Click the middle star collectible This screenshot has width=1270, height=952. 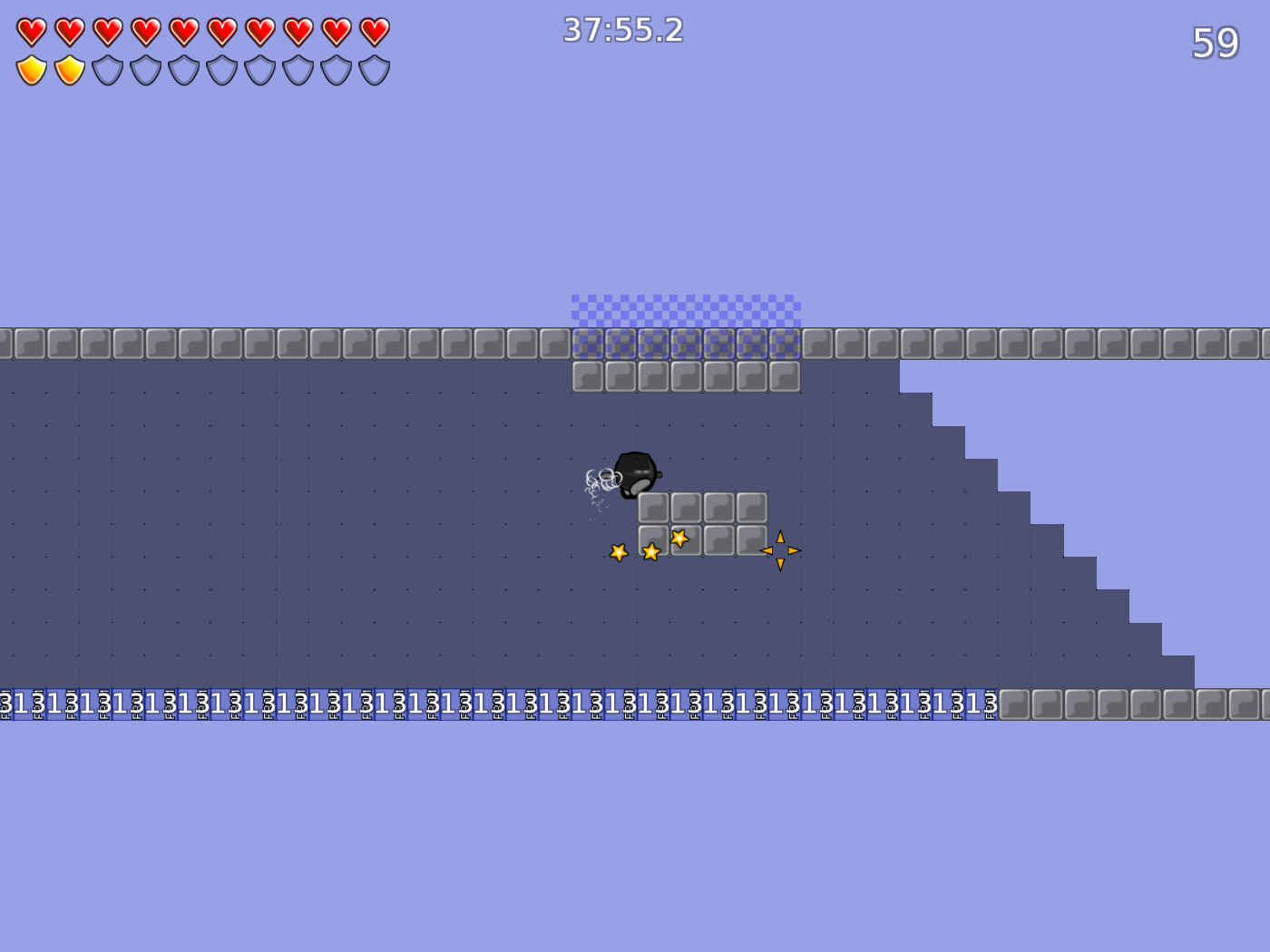tap(650, 550)
